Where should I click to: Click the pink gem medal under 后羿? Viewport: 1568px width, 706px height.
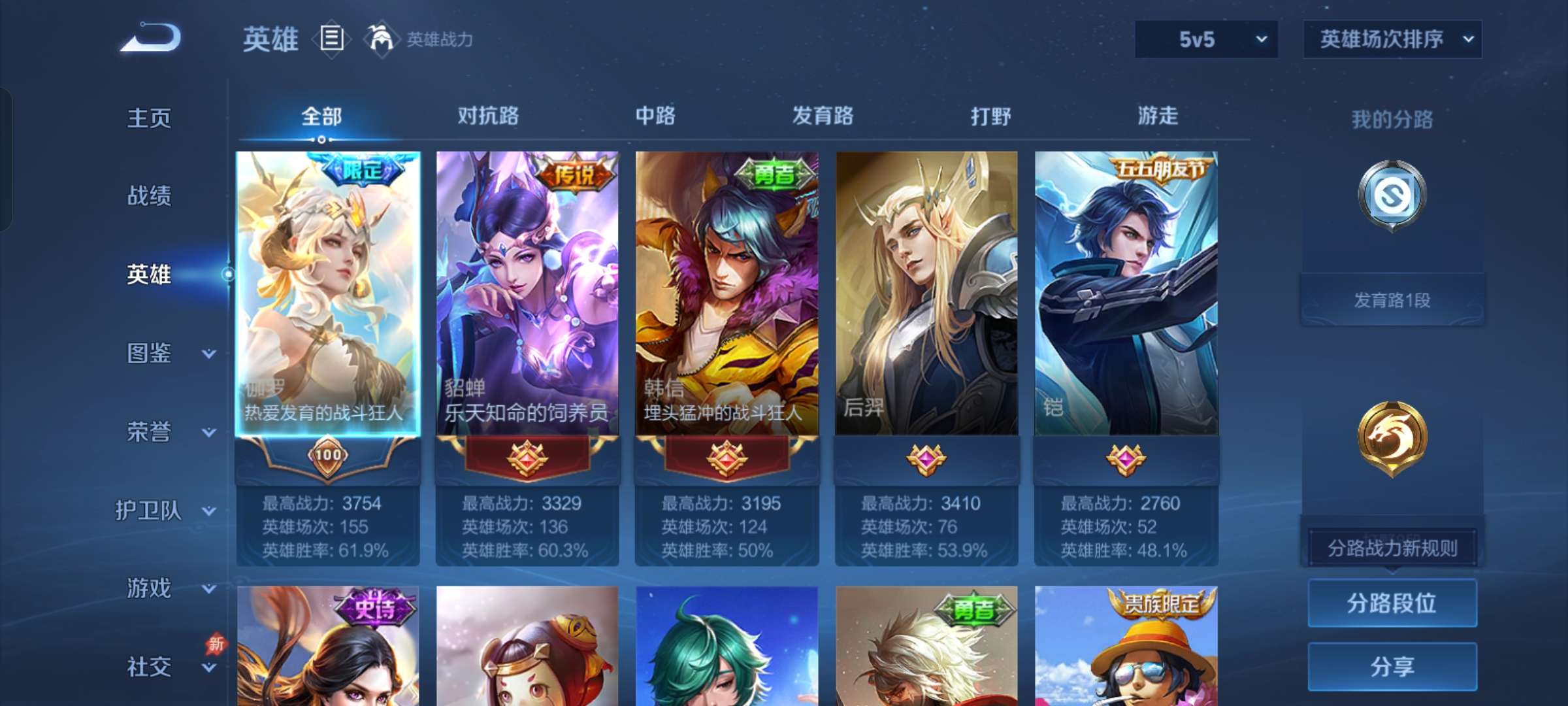click(928, 459)
